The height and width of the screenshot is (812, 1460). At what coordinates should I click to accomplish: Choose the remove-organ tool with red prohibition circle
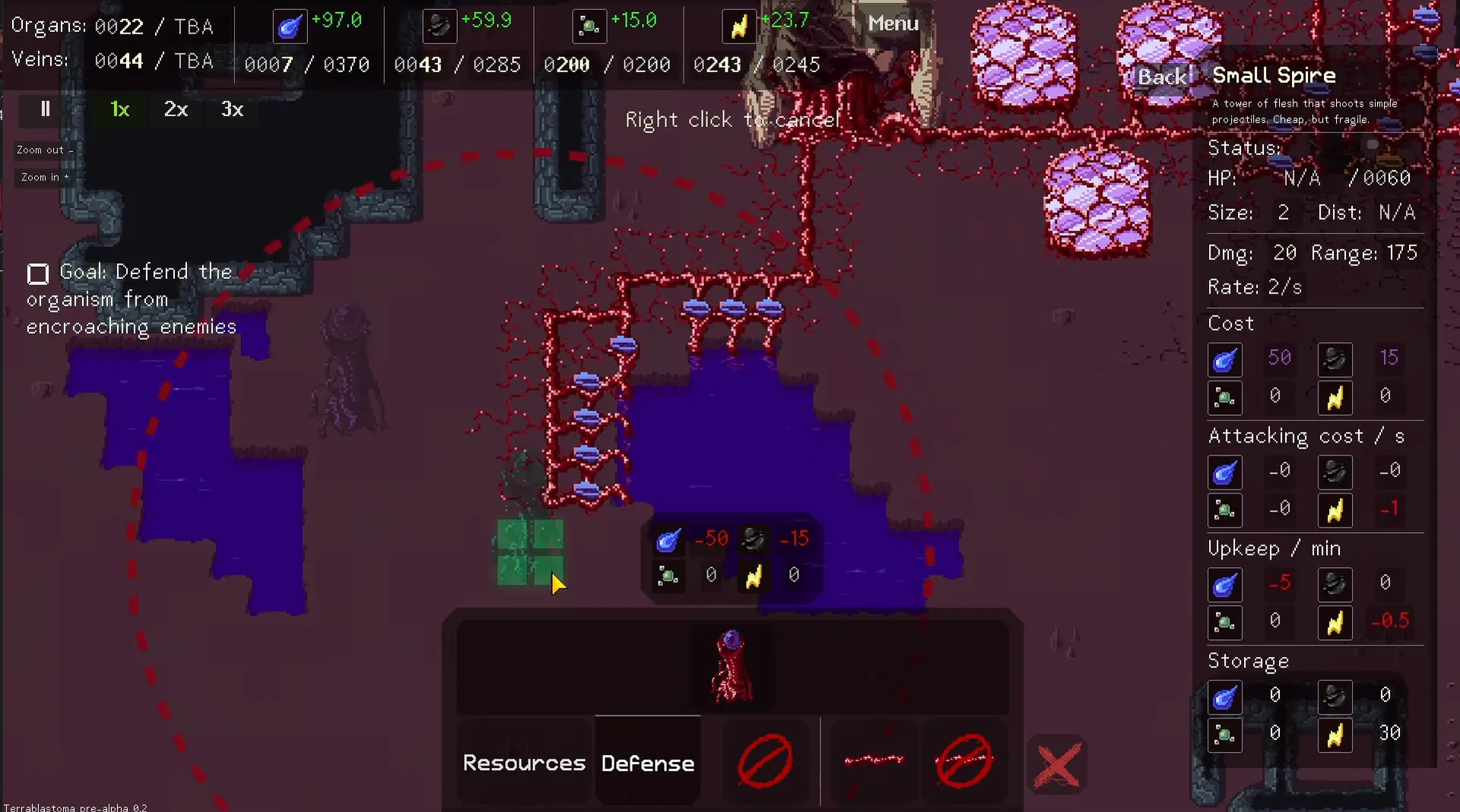coord(764,760)
